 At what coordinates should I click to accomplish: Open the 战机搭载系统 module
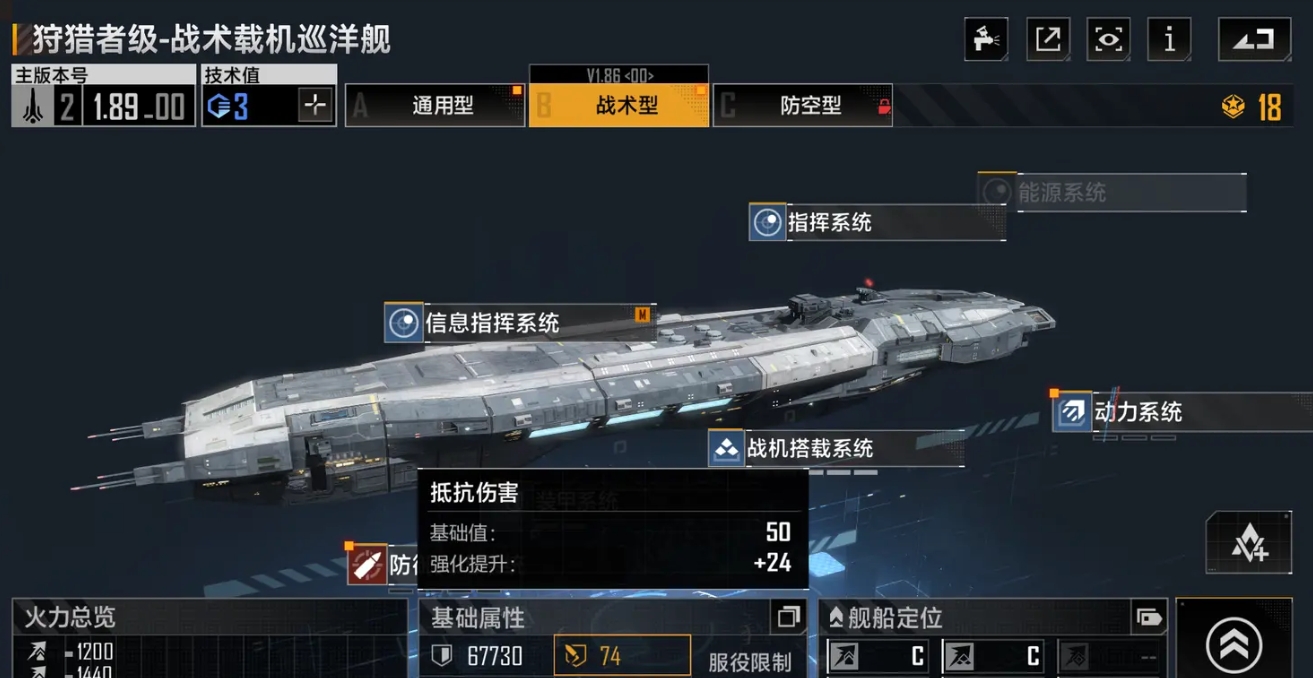(x=835, y=448)
